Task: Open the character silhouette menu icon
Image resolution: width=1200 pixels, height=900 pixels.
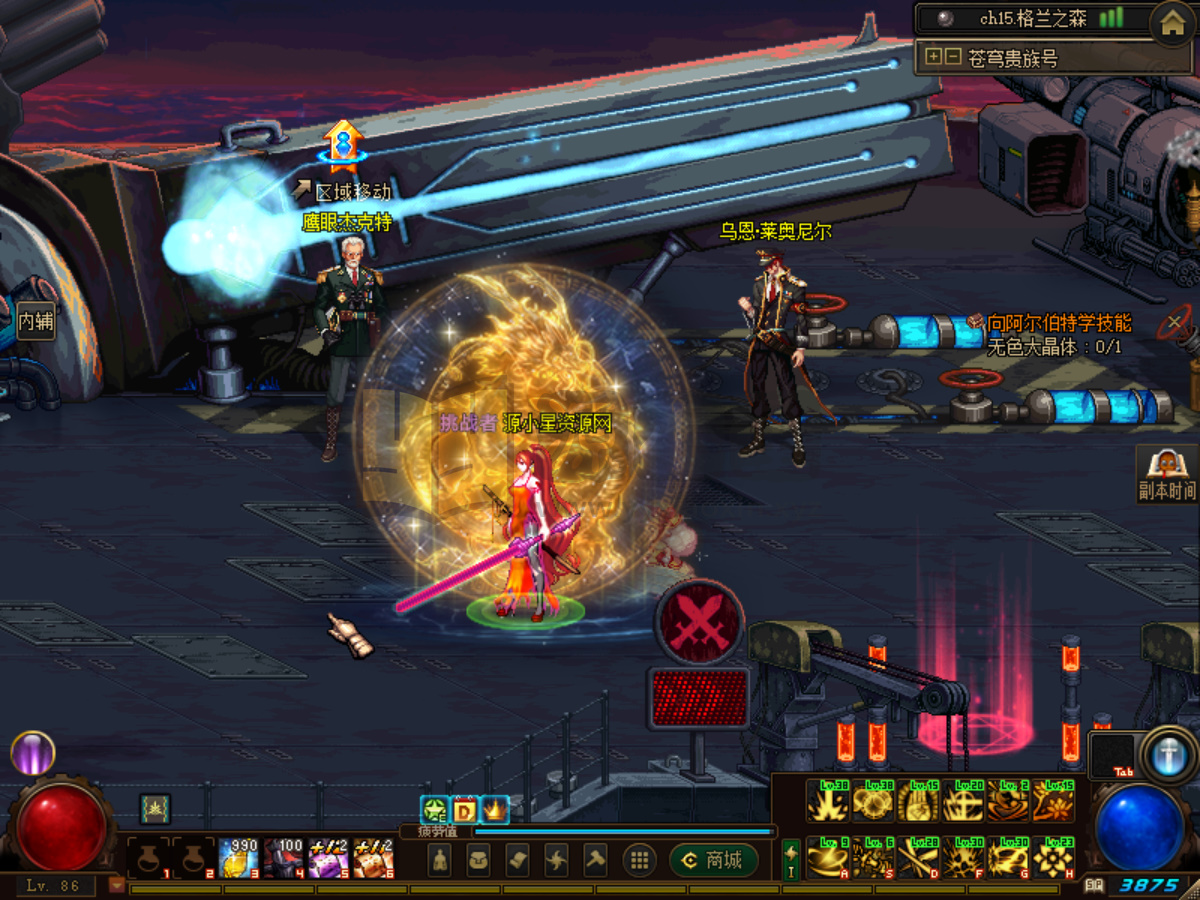Action: (440, 860)
